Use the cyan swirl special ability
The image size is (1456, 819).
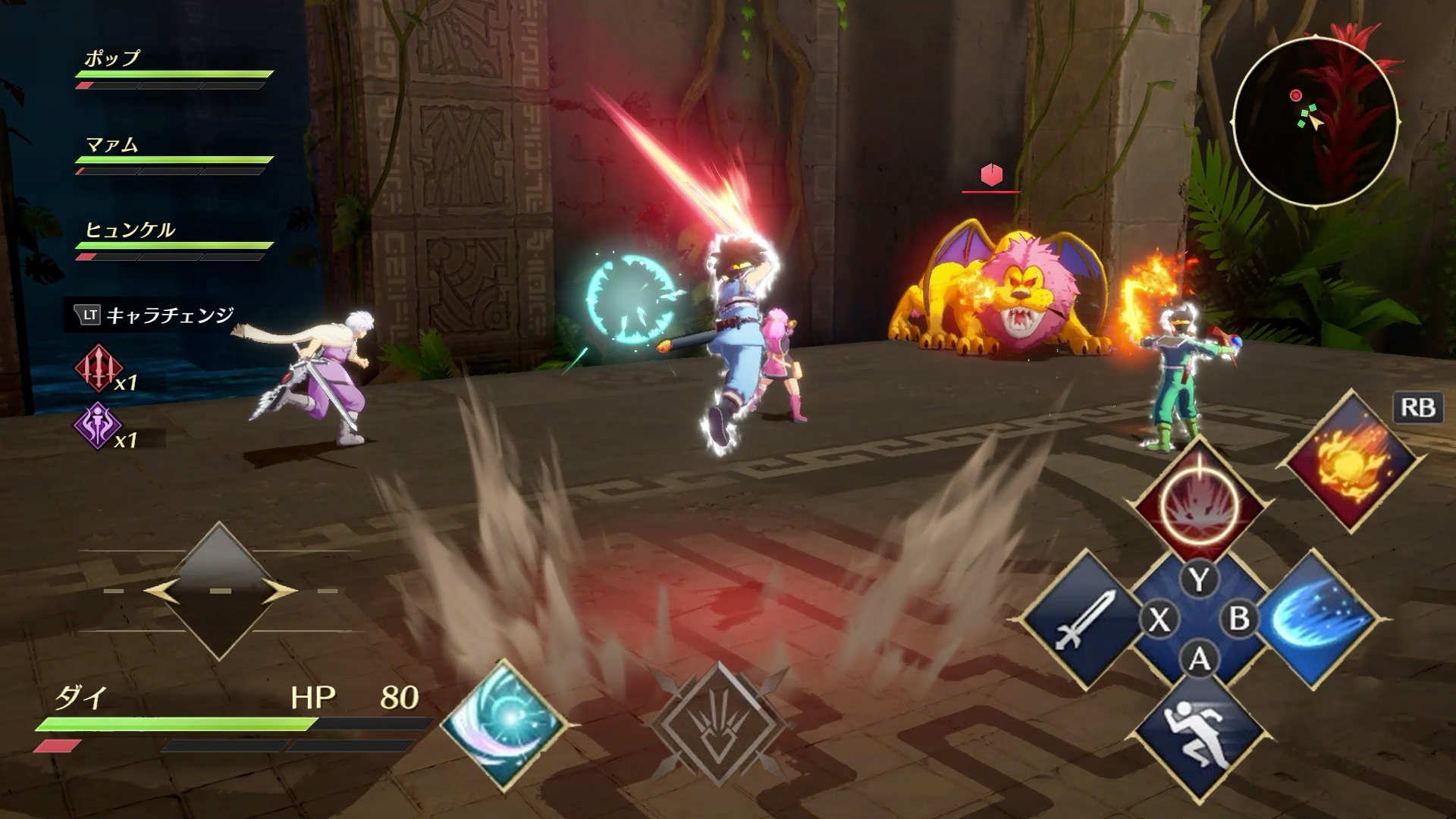click(503, 724)
